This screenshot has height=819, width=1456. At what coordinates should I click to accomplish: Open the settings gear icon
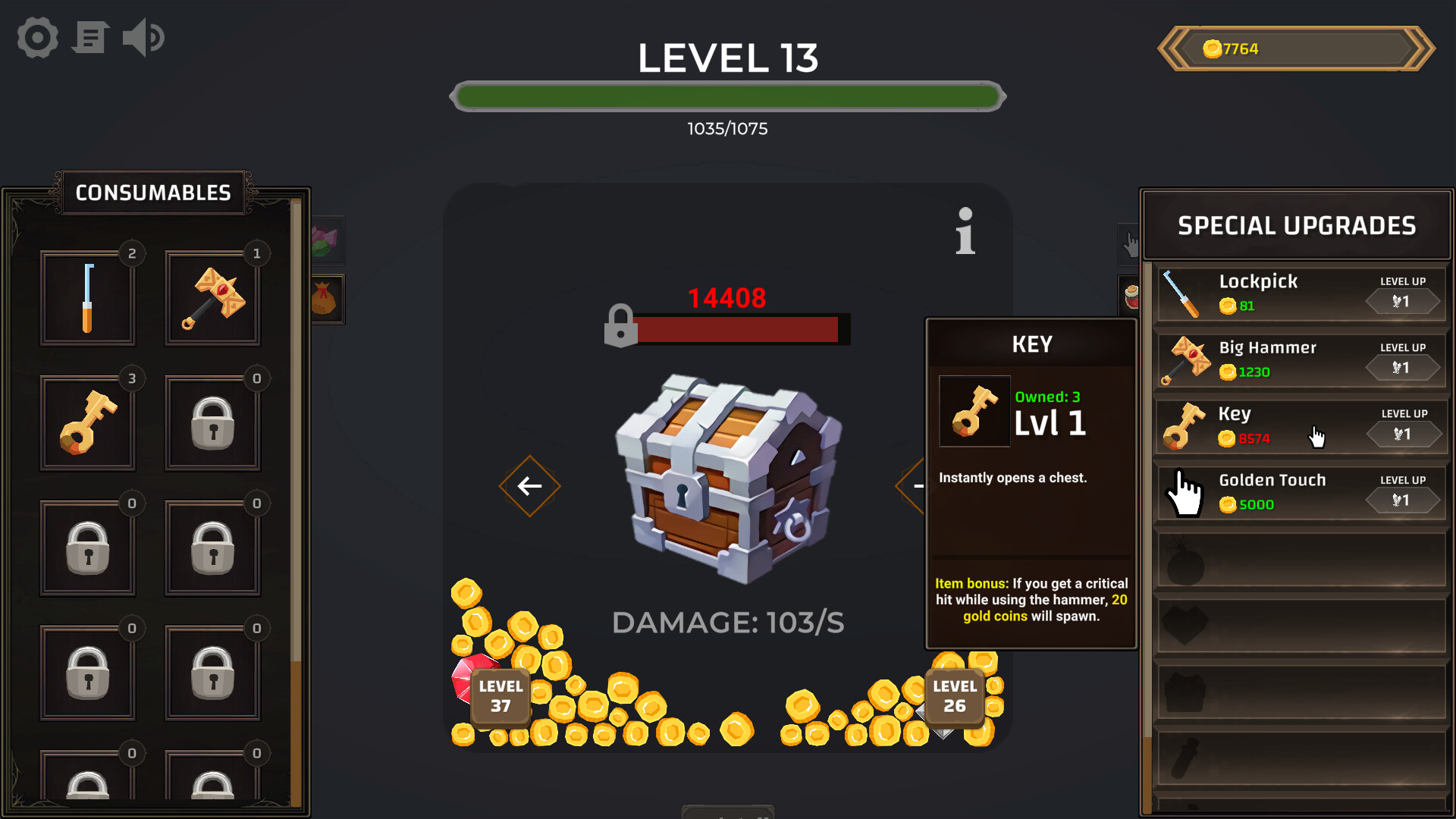click(36, 37)
